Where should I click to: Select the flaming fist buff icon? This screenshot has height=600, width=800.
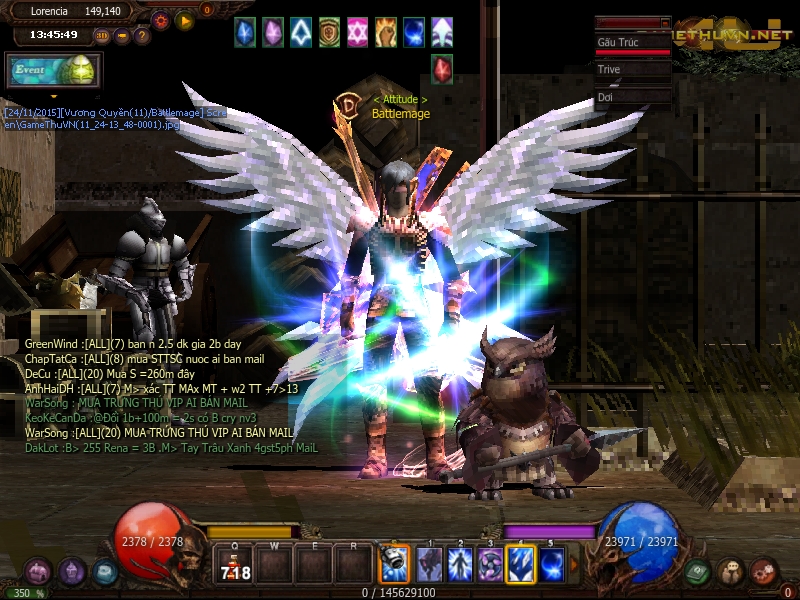(386, 32)
